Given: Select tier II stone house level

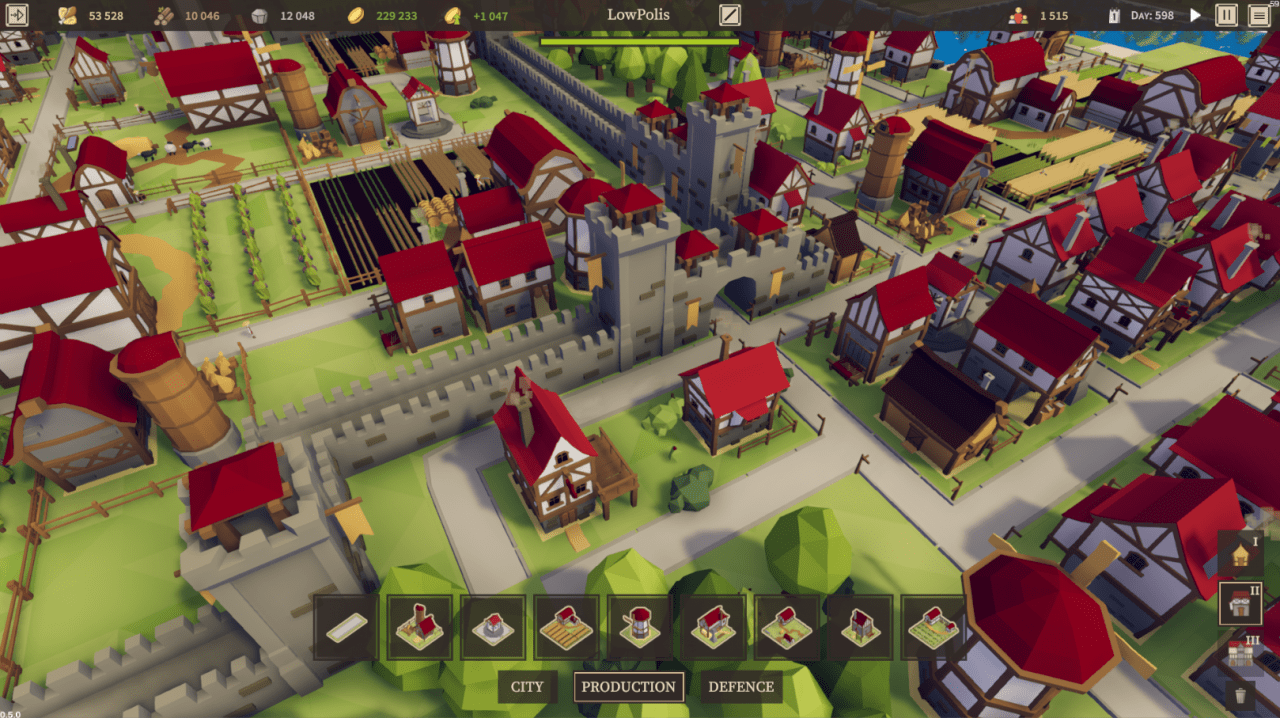Looking at the screenshot, I should [1241, 603].
